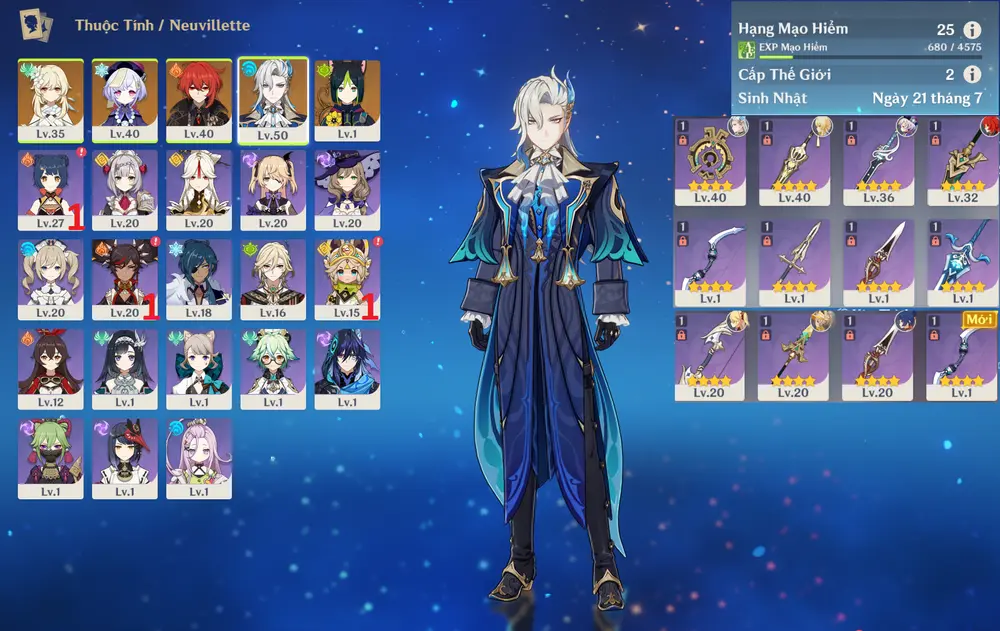The height and width of the screenshot is (631, 1000).
Task: Pick Kaeya's Lv.18 character card
Action: [199, 279]
